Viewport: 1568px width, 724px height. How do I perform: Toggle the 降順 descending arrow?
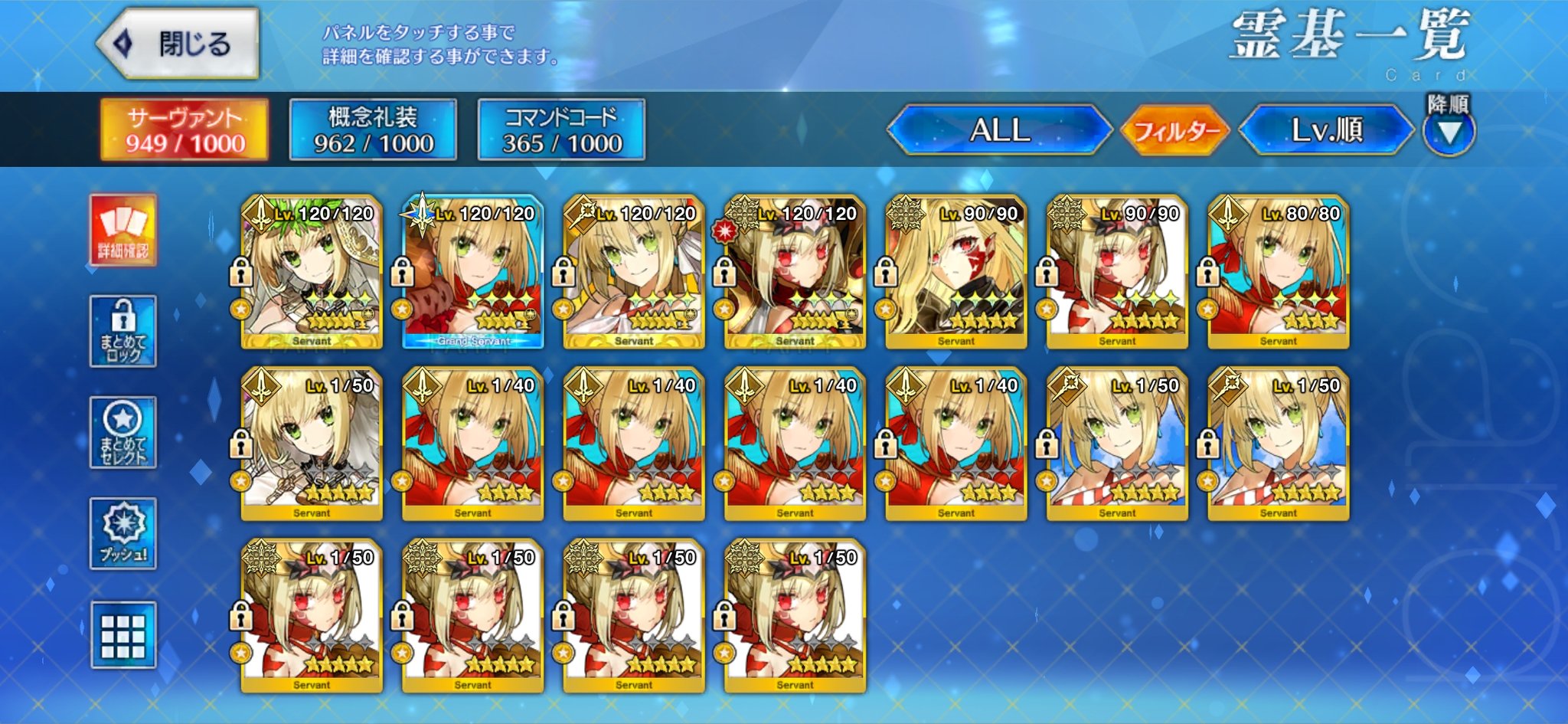1449,131
